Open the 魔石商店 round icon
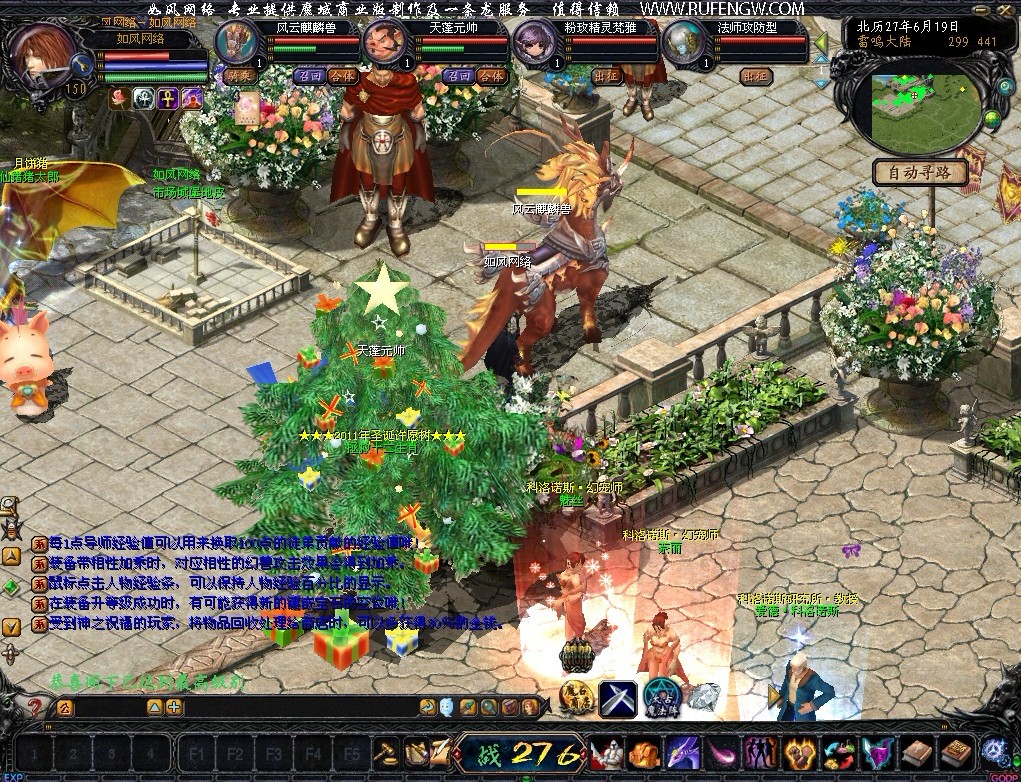1021x782 pixels. 576,697
